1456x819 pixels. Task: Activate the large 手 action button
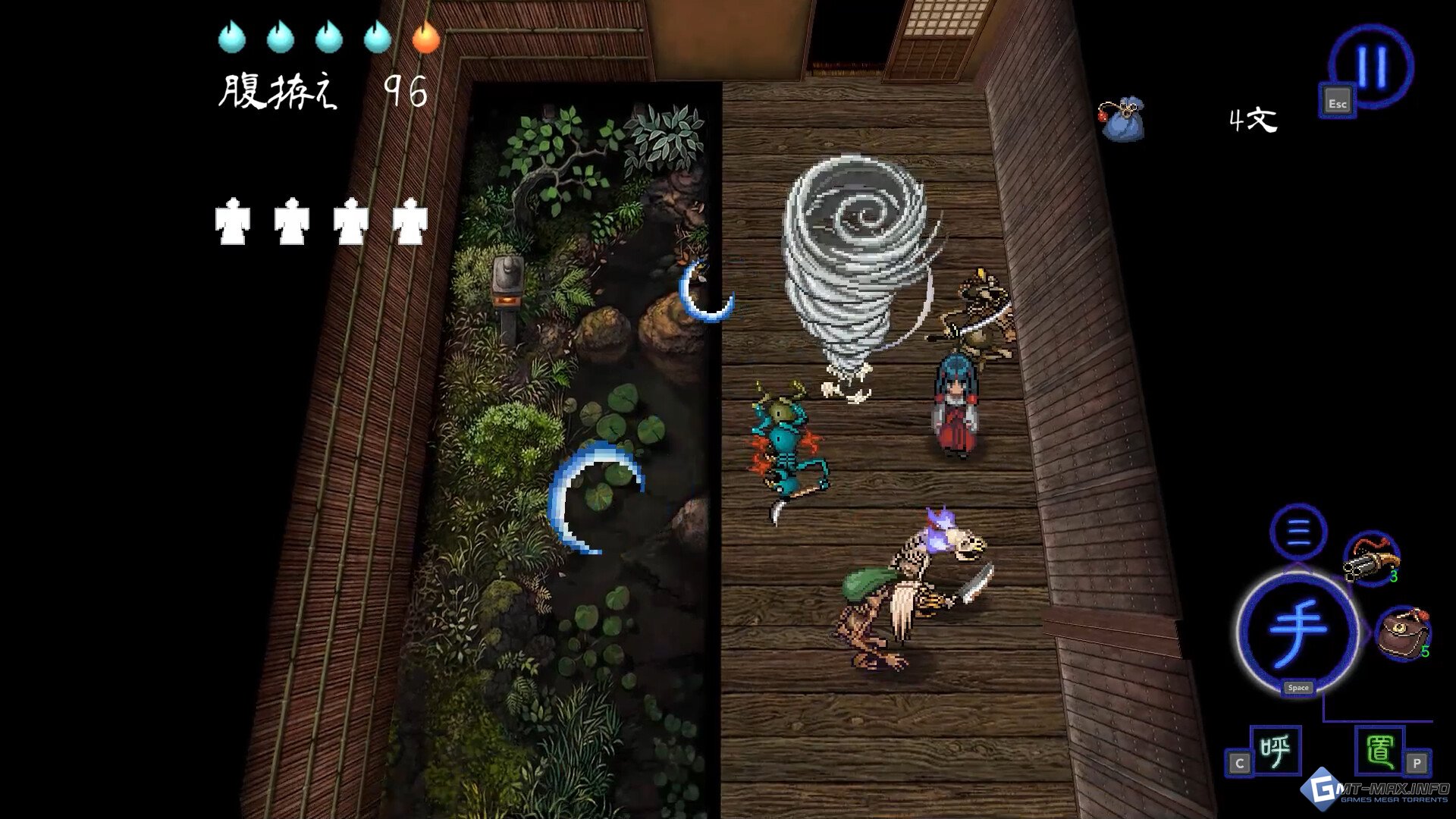(1298, 631)
